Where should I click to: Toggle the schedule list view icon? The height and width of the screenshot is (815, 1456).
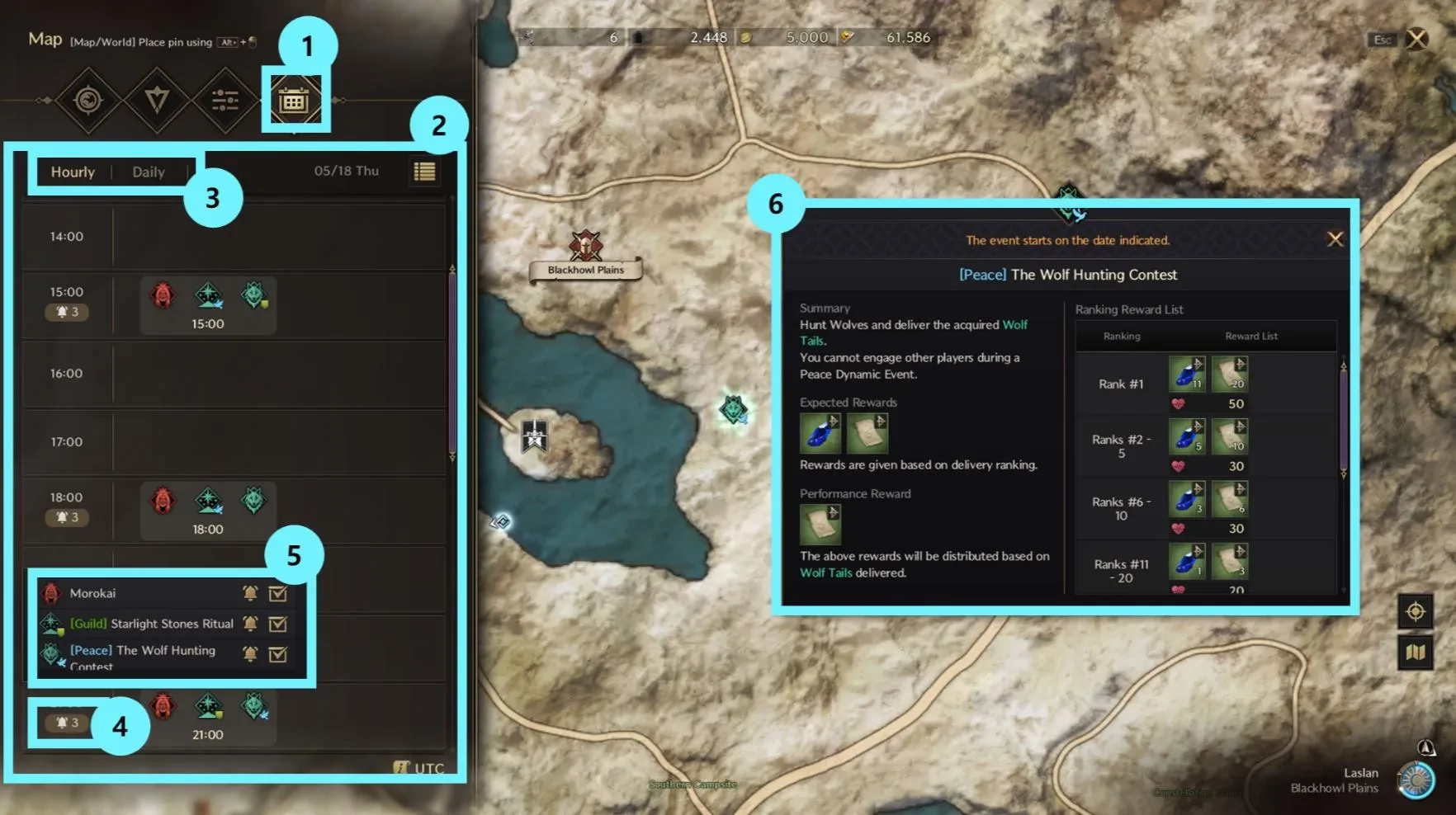click(x=424, y=172)
